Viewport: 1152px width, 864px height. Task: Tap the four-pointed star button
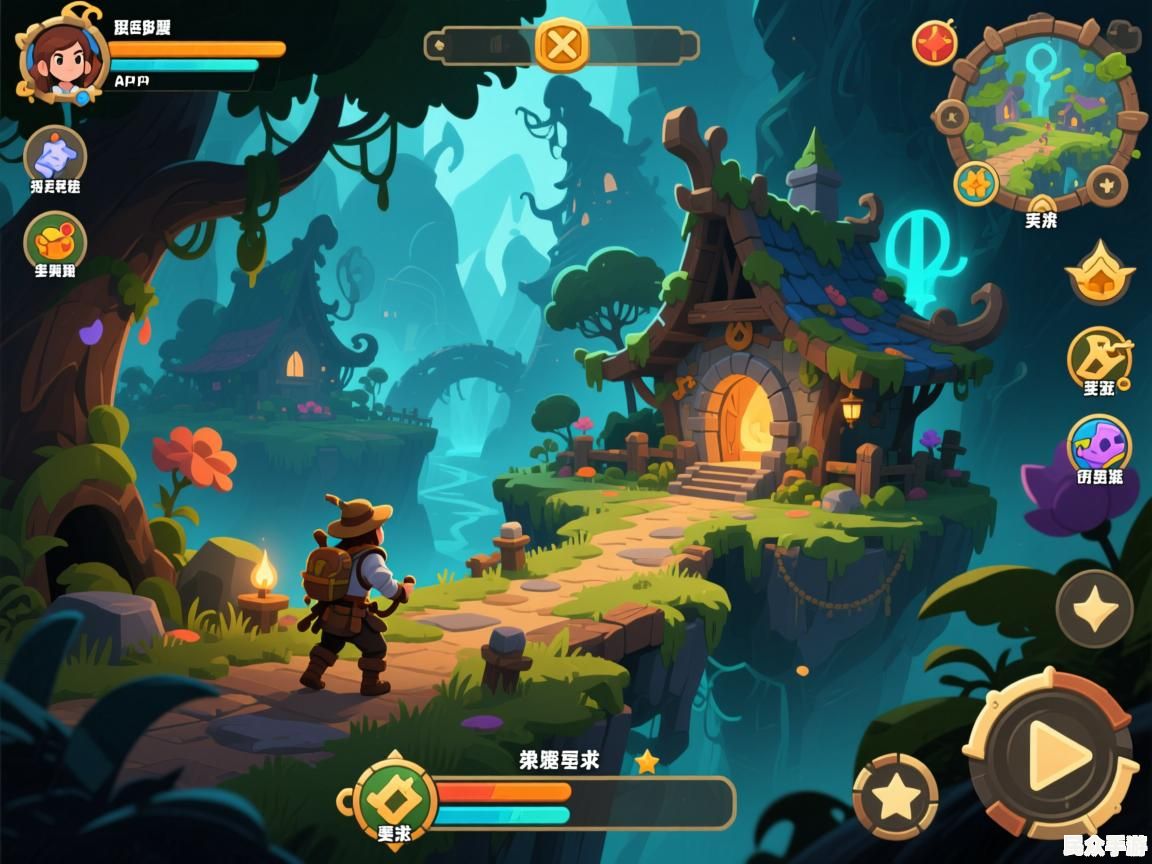pyautogui.click(x=1095, y=608)
